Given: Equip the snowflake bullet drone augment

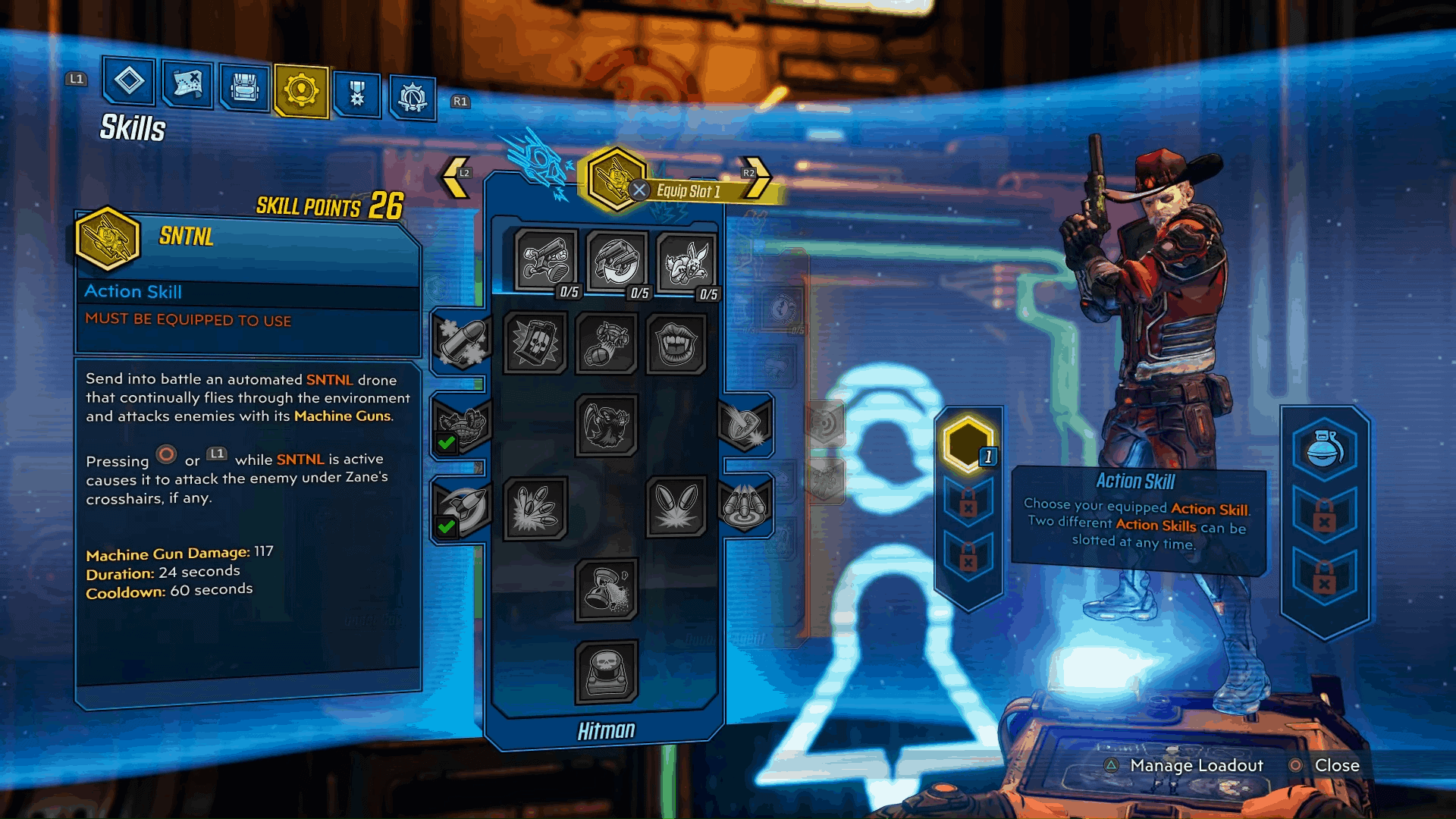Looking at the screenshot, I should click(464, 343).
